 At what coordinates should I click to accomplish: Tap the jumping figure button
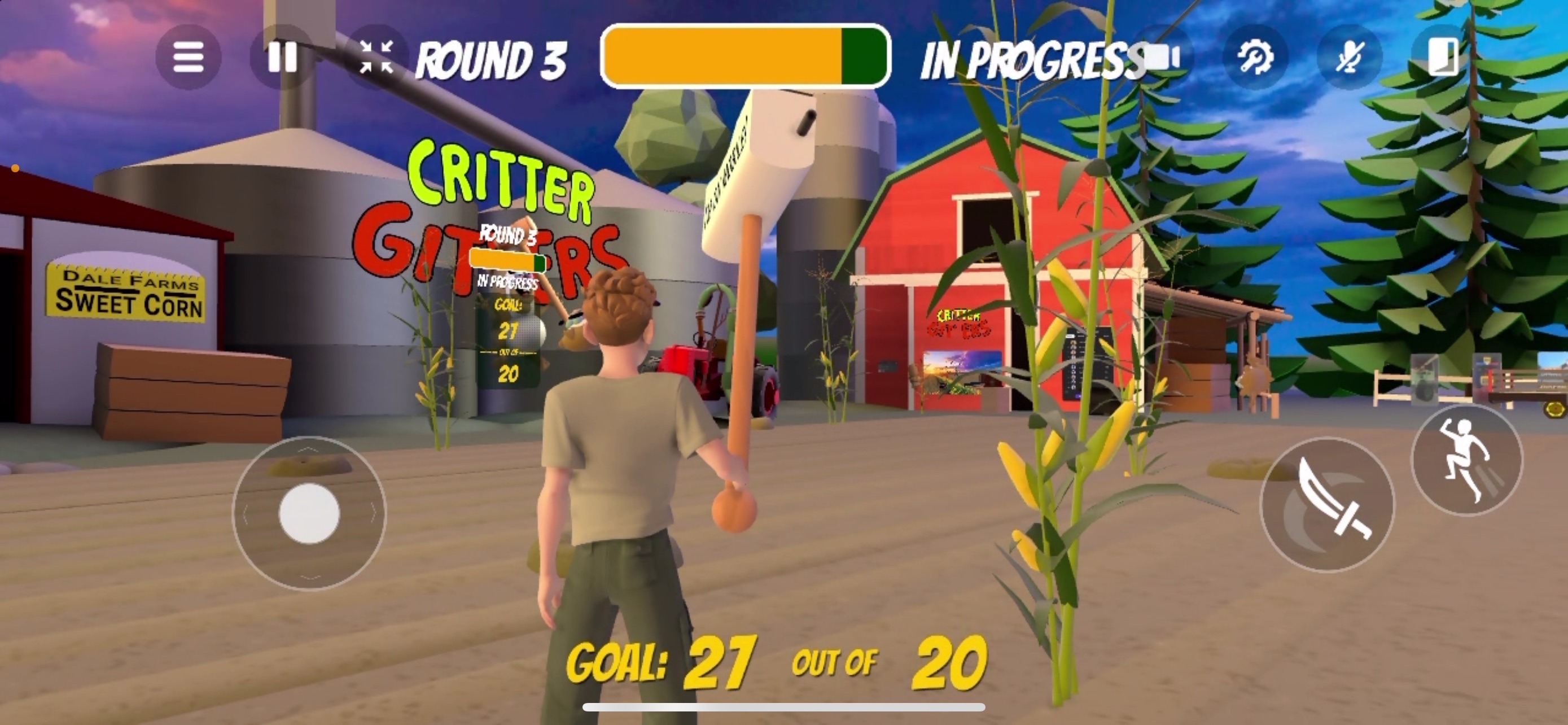tap(1466, 460)
